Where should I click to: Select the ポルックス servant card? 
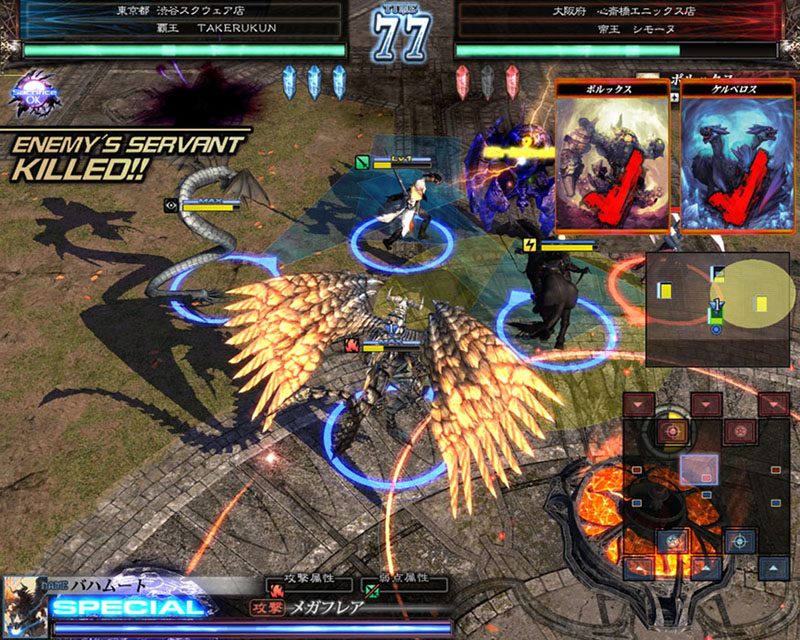pyautogui.click(x=612, y=158)
